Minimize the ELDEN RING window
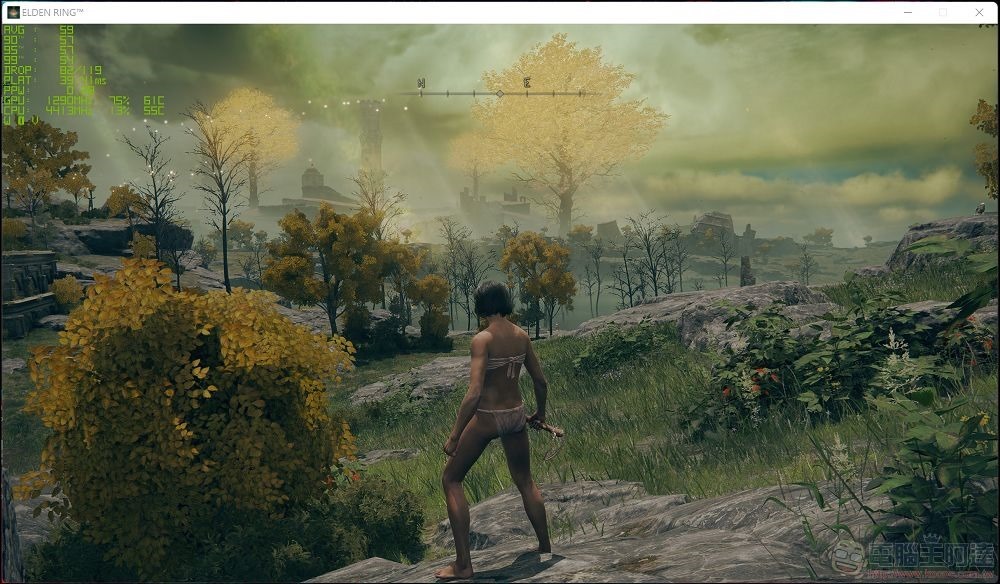Image resolution: width=1000 pixels, height=584 pixels. point(907,12)
